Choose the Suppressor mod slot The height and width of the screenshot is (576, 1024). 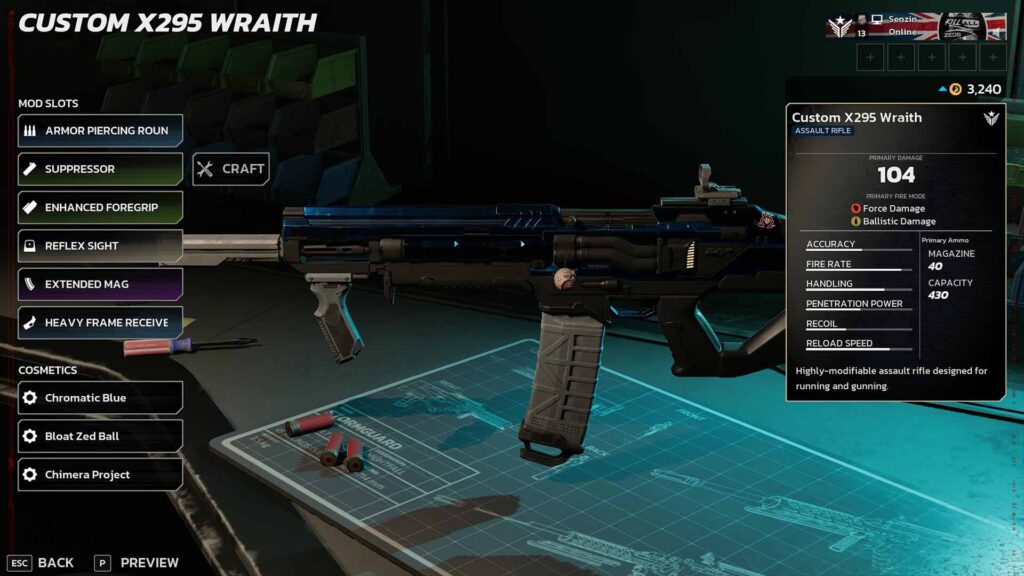coord(100,169)
